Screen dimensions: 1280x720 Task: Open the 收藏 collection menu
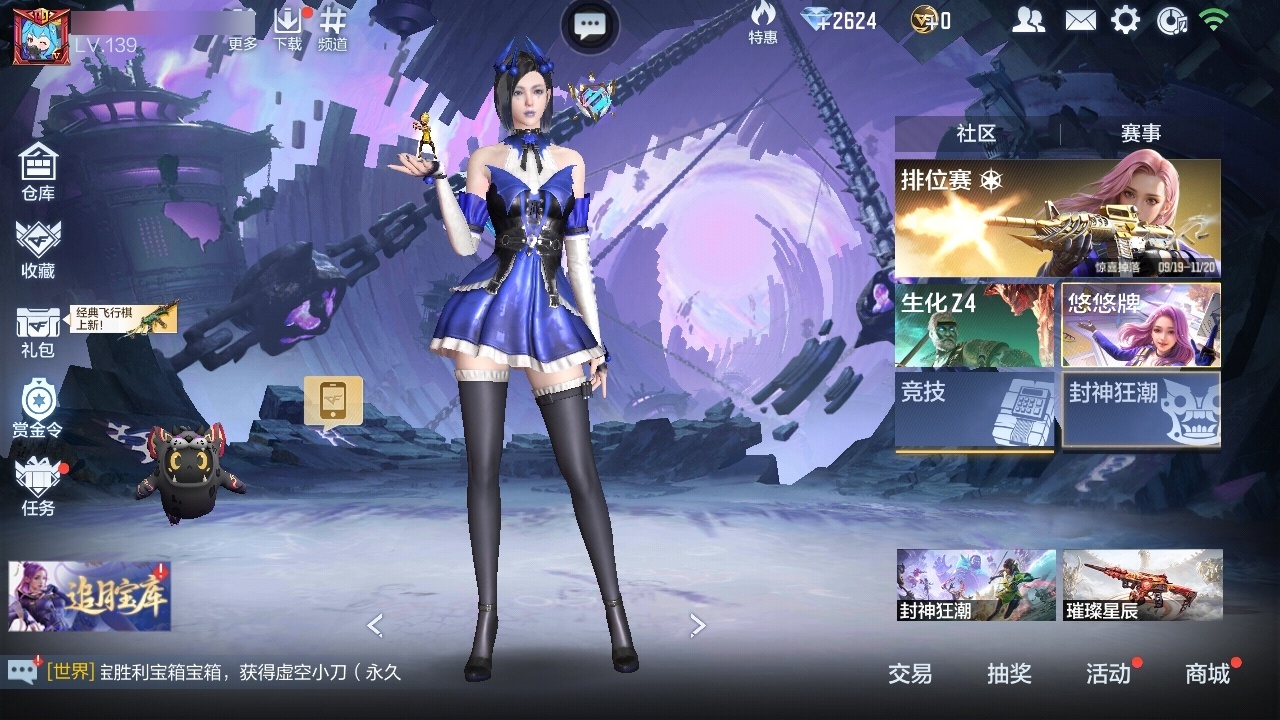coord(38,249)
